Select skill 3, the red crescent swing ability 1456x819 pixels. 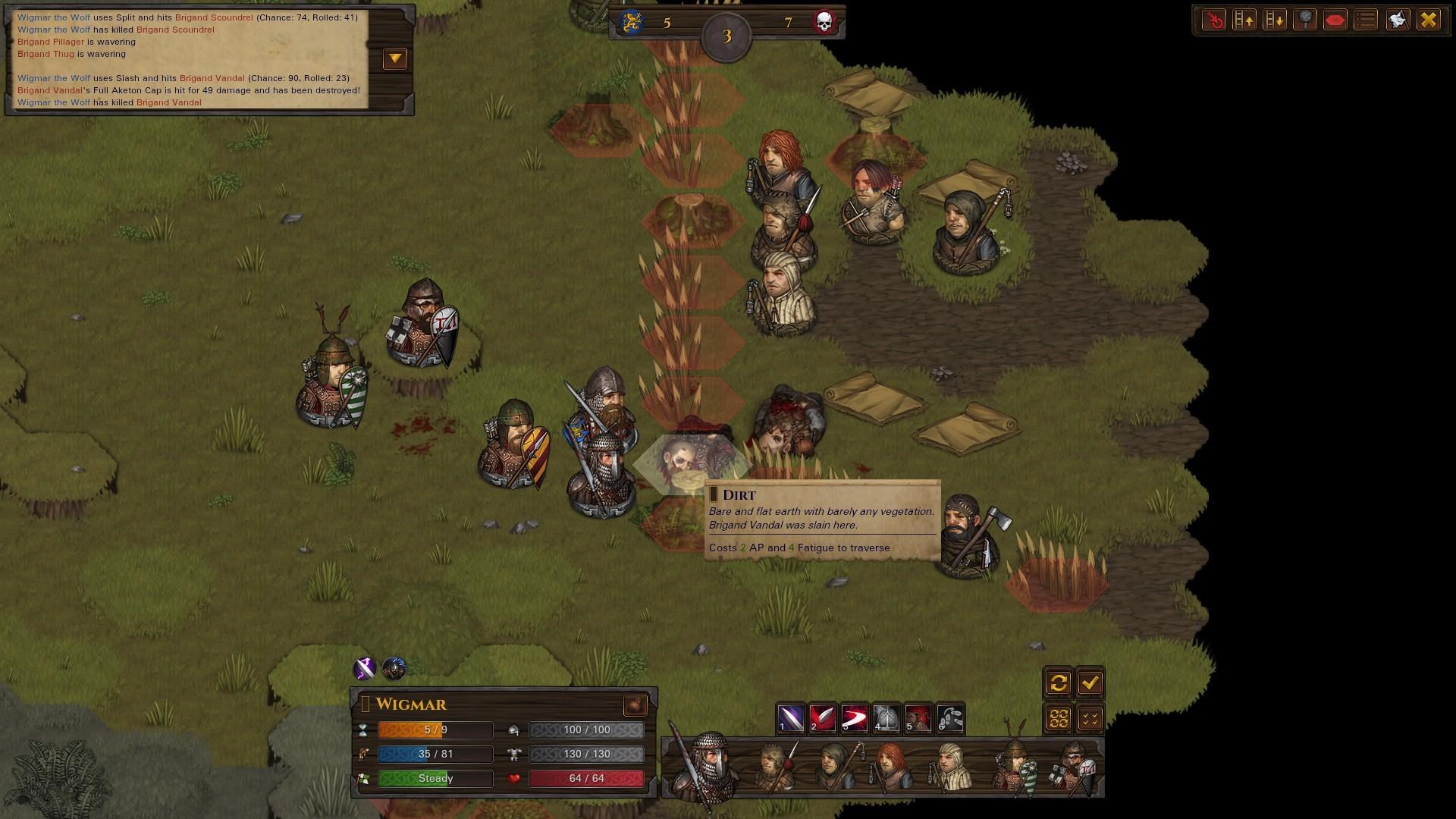[855, 717]
